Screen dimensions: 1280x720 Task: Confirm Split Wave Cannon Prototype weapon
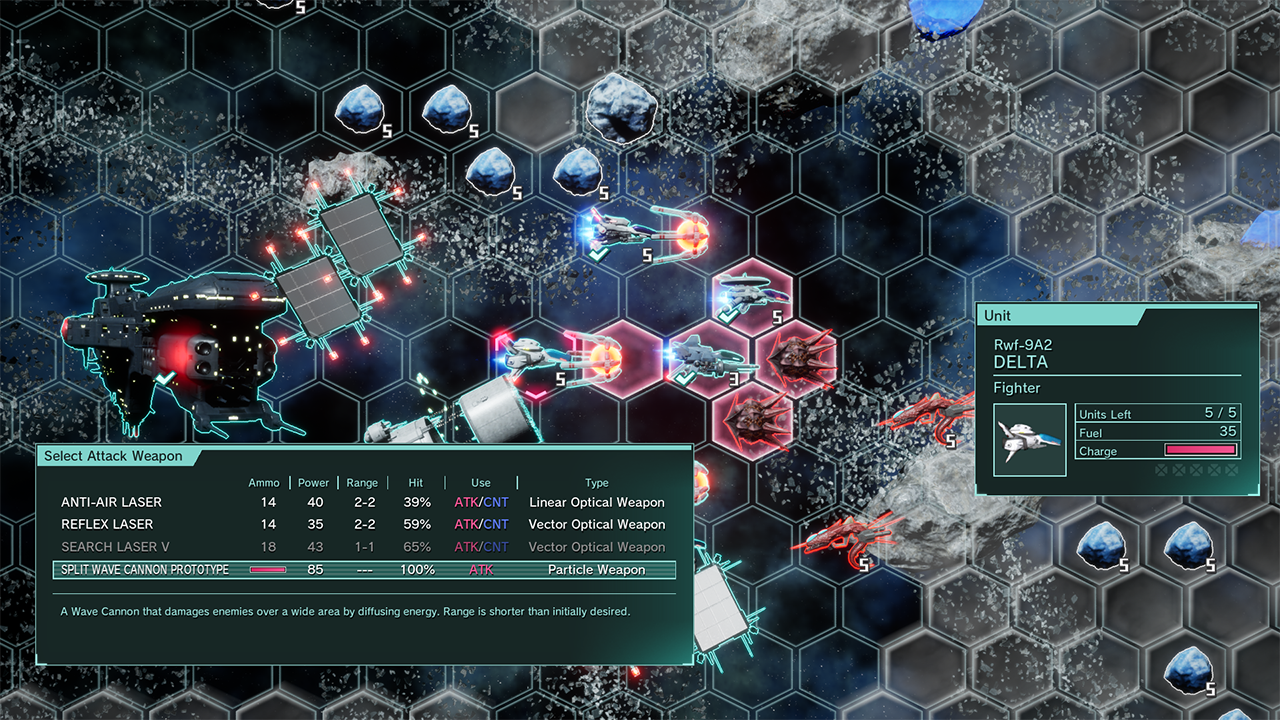(145, 570)
